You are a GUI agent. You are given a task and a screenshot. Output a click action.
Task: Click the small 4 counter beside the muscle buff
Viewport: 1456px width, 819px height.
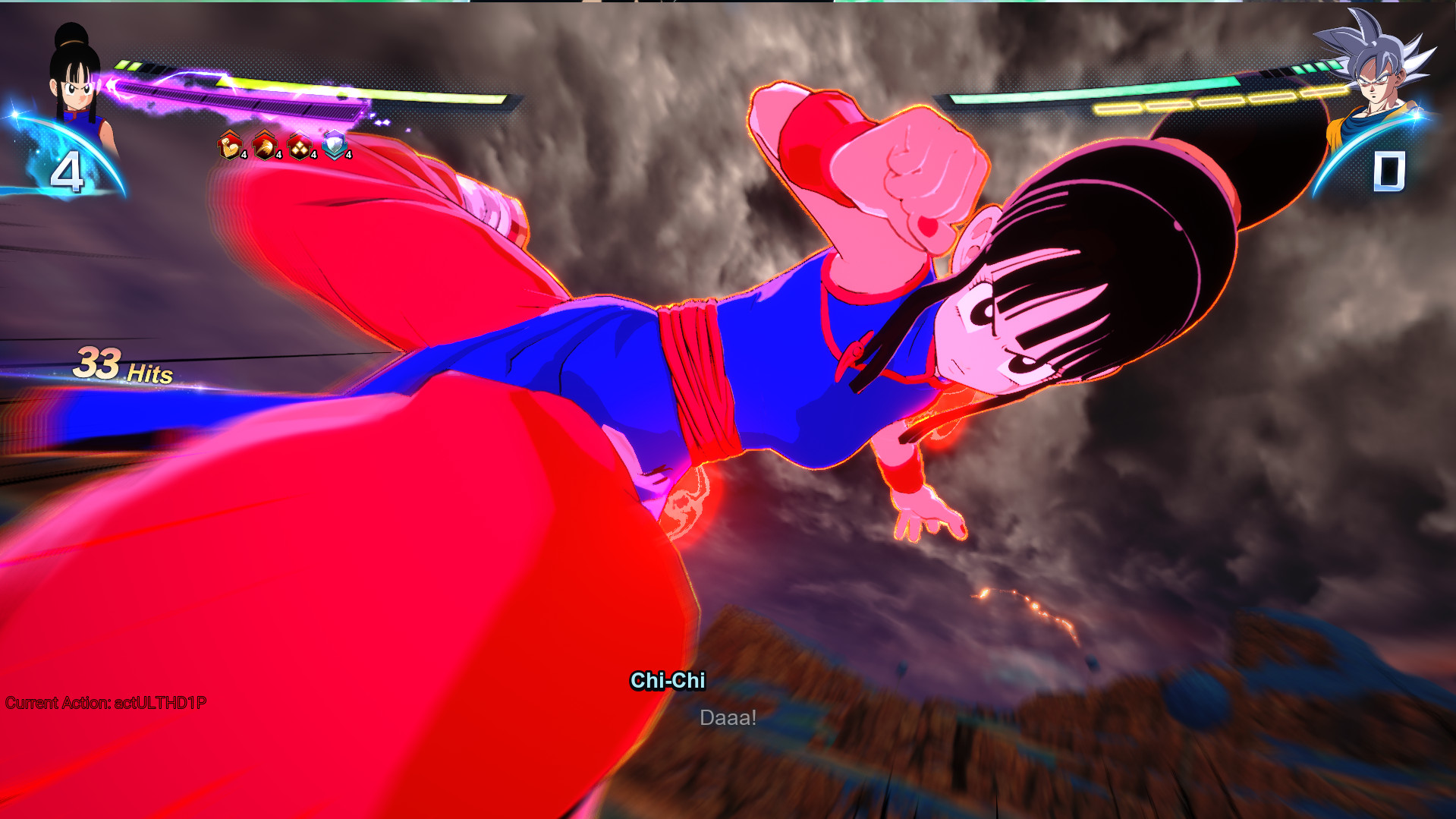pyautogui.click(x=244, y=155)
